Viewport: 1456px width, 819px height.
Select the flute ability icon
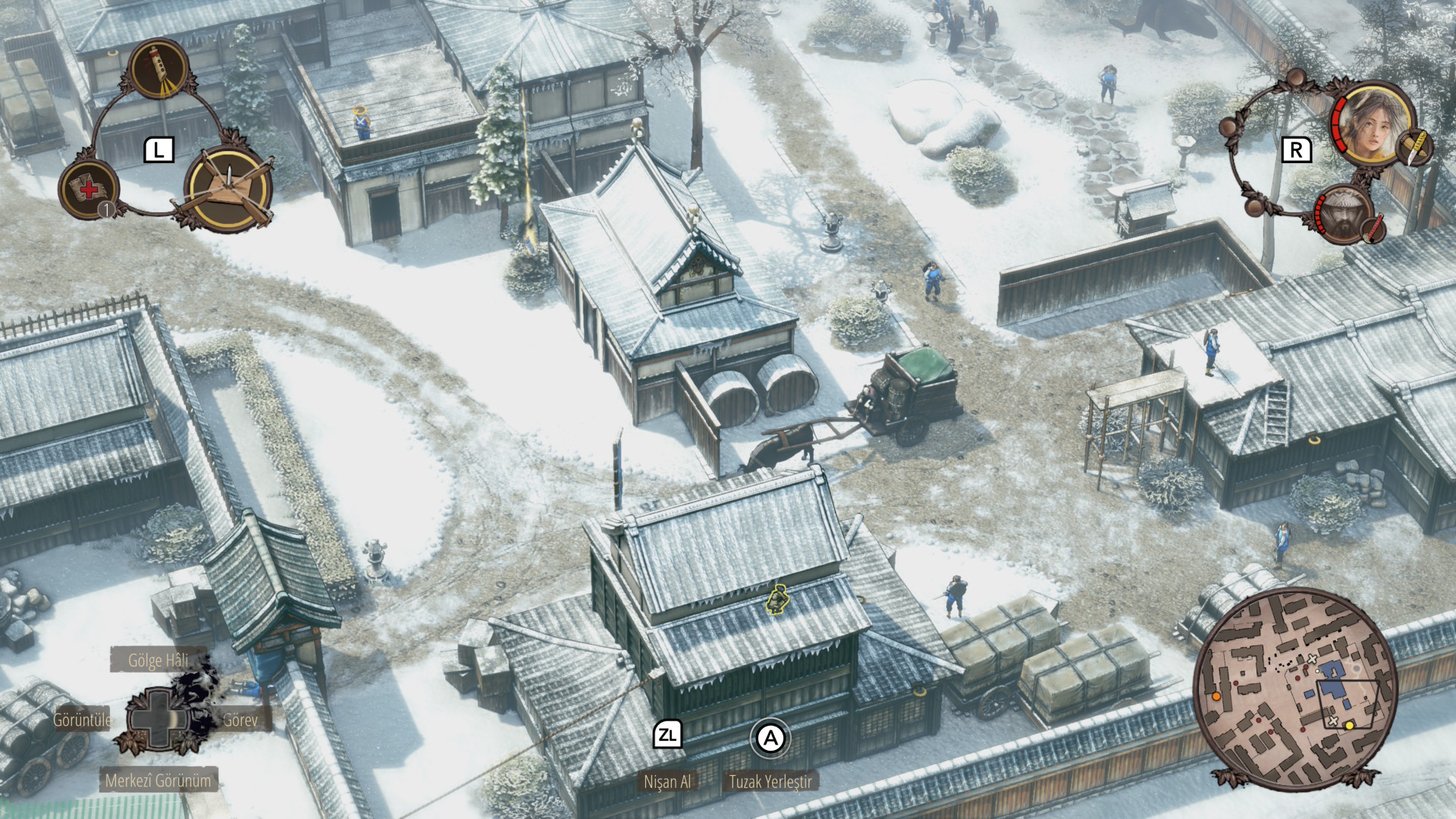click(x=160, y=69)
